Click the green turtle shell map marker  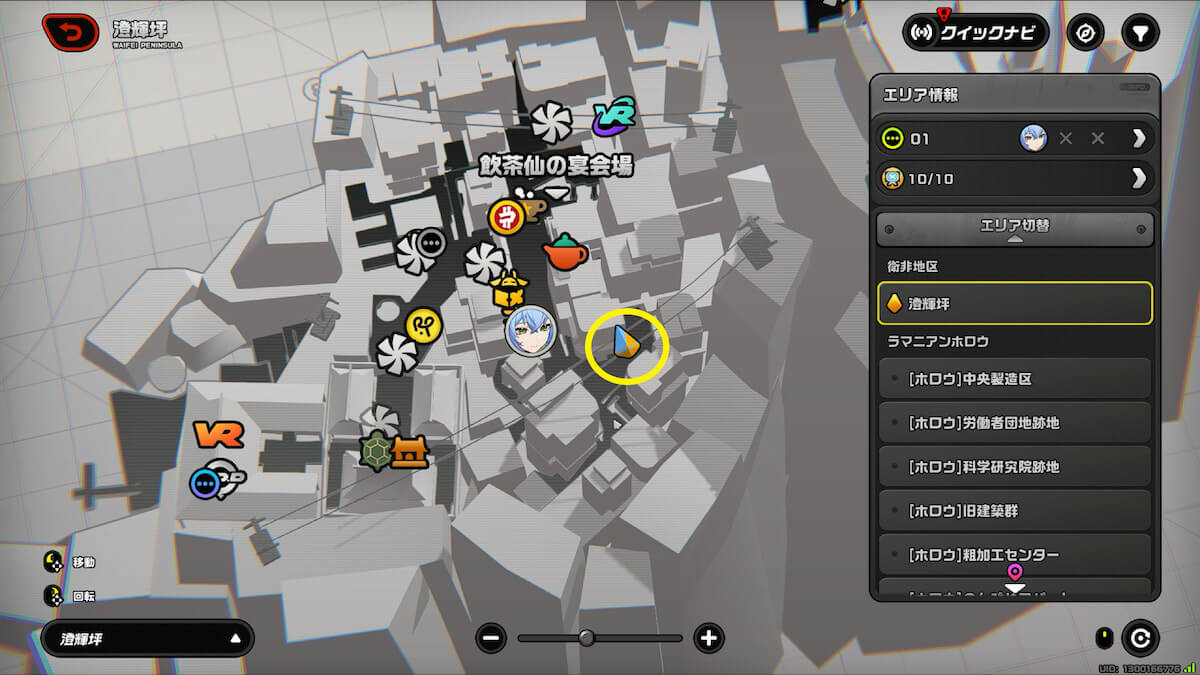[376, 453]
